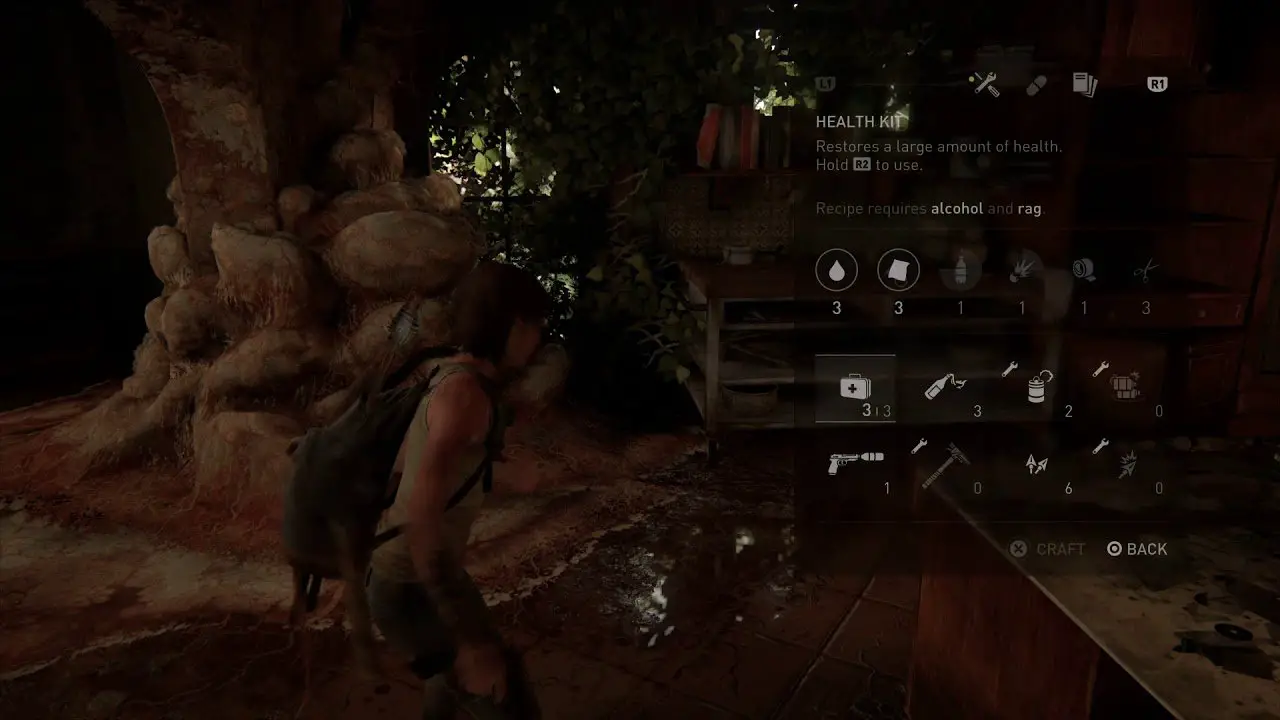
Task: Choose the explosive arrow recipe
Action: (1127, 465)
